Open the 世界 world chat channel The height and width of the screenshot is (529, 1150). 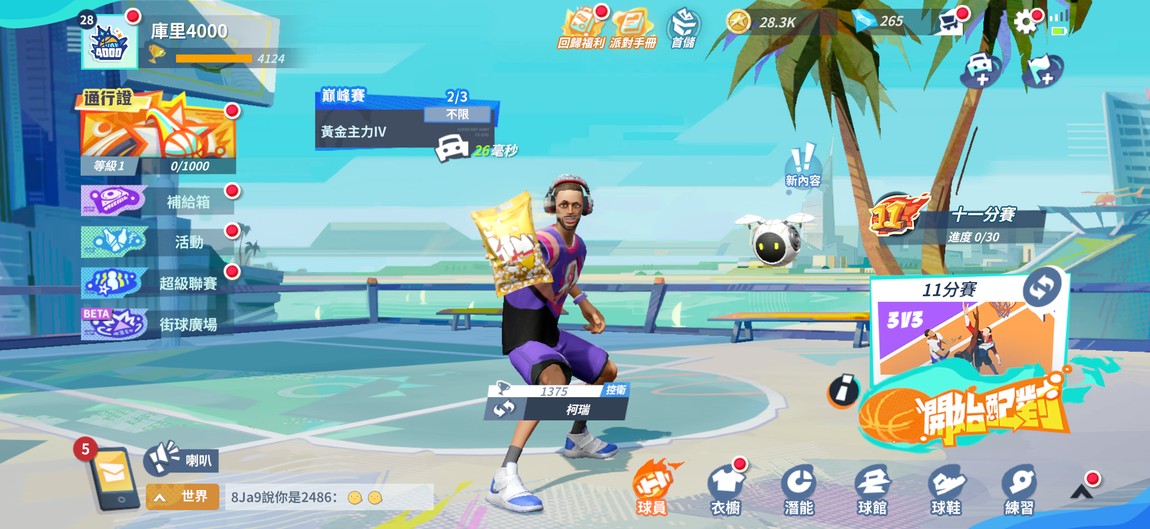click(x=183, y=497)
